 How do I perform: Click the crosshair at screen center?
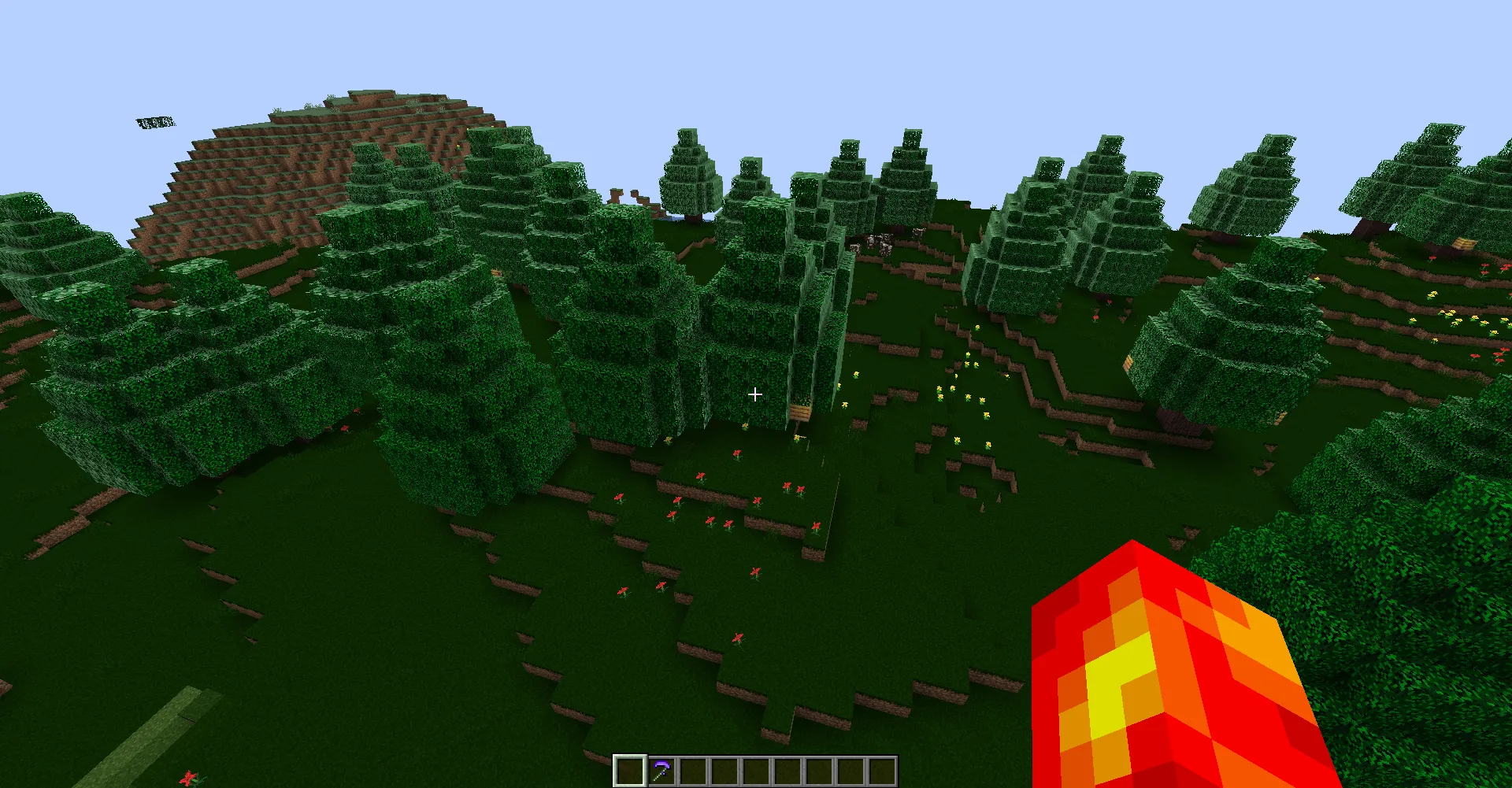click(x=754, y=394)
